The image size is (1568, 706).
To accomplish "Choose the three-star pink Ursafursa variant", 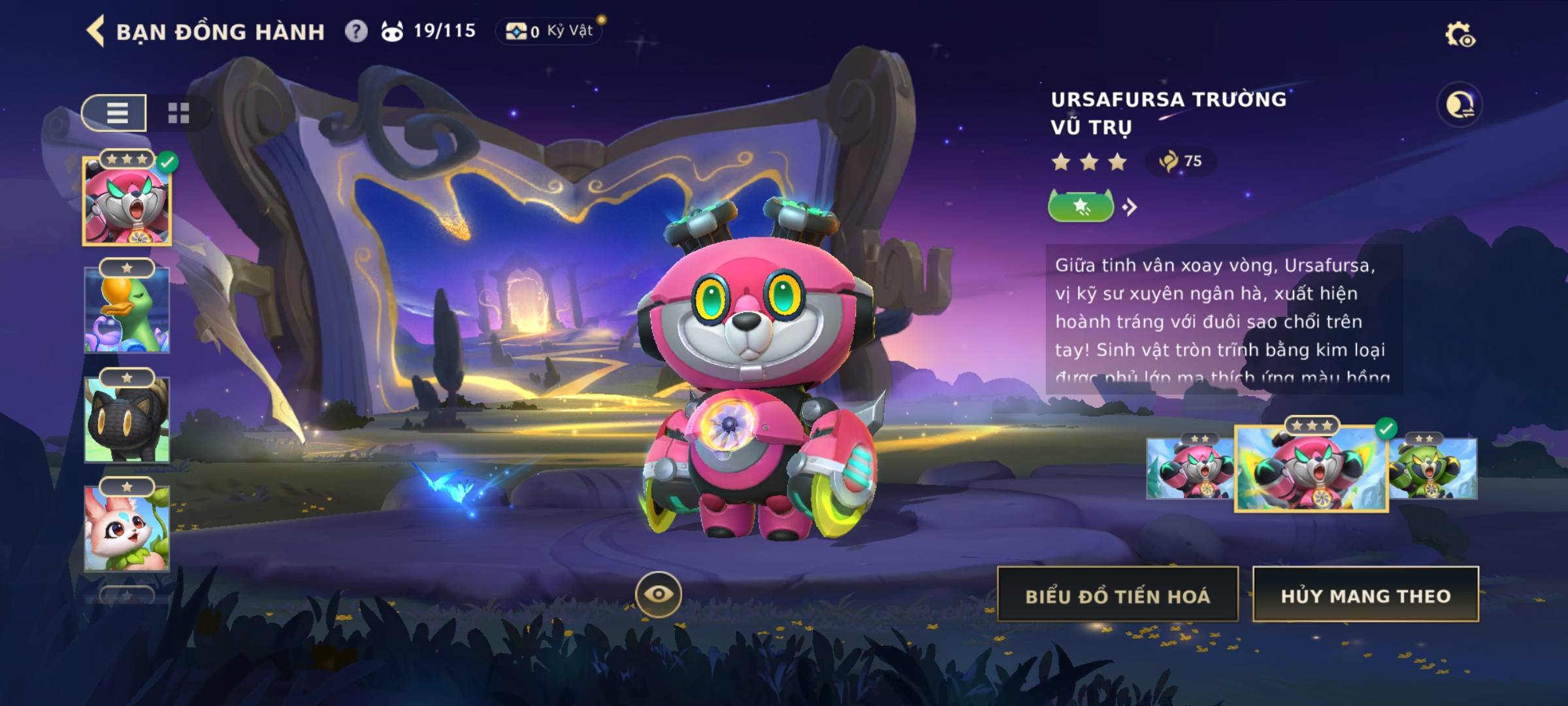I will tap(1311, 469).
